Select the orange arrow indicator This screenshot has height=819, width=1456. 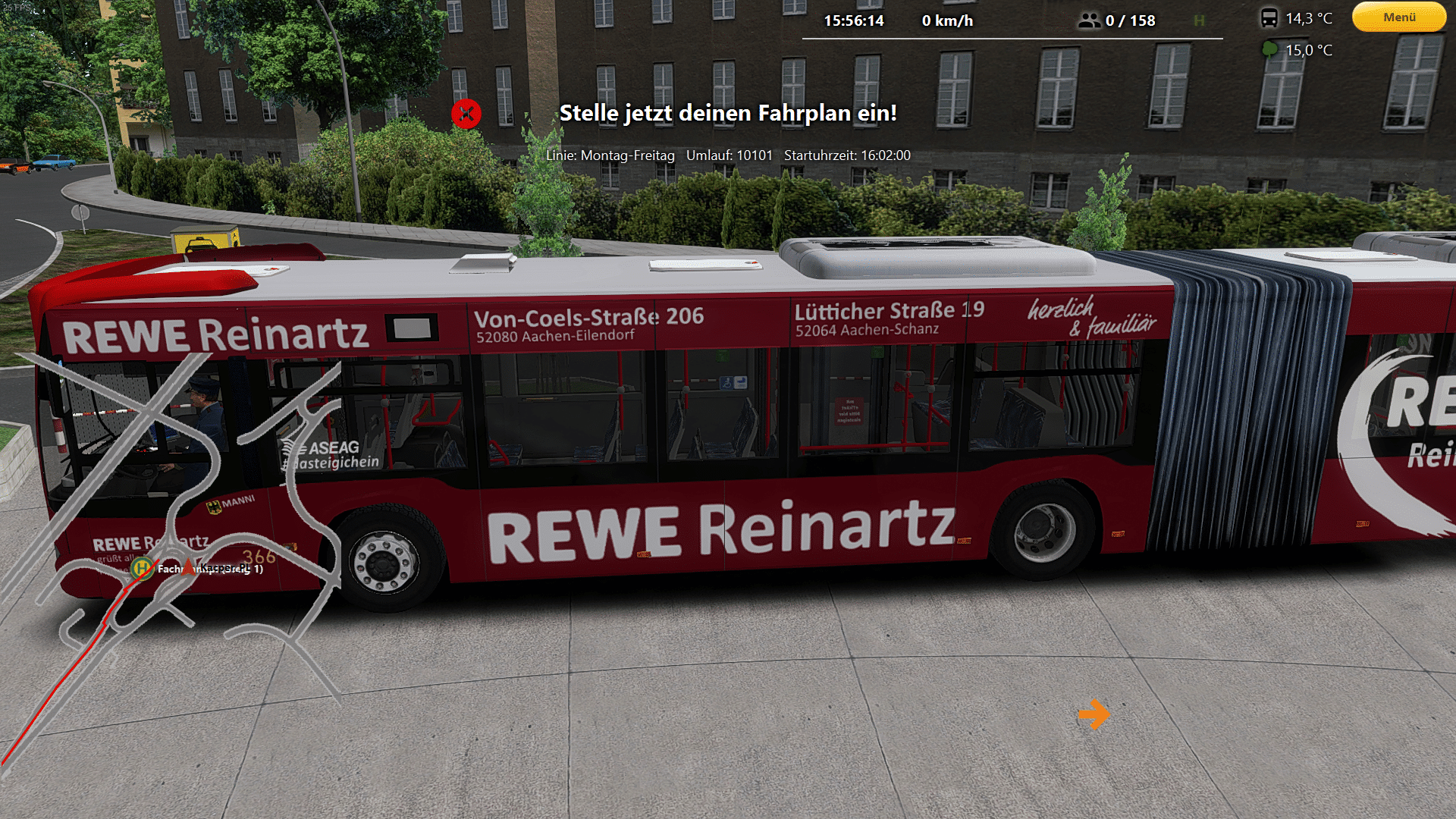pyautogui.click(x=1094, y=714)
